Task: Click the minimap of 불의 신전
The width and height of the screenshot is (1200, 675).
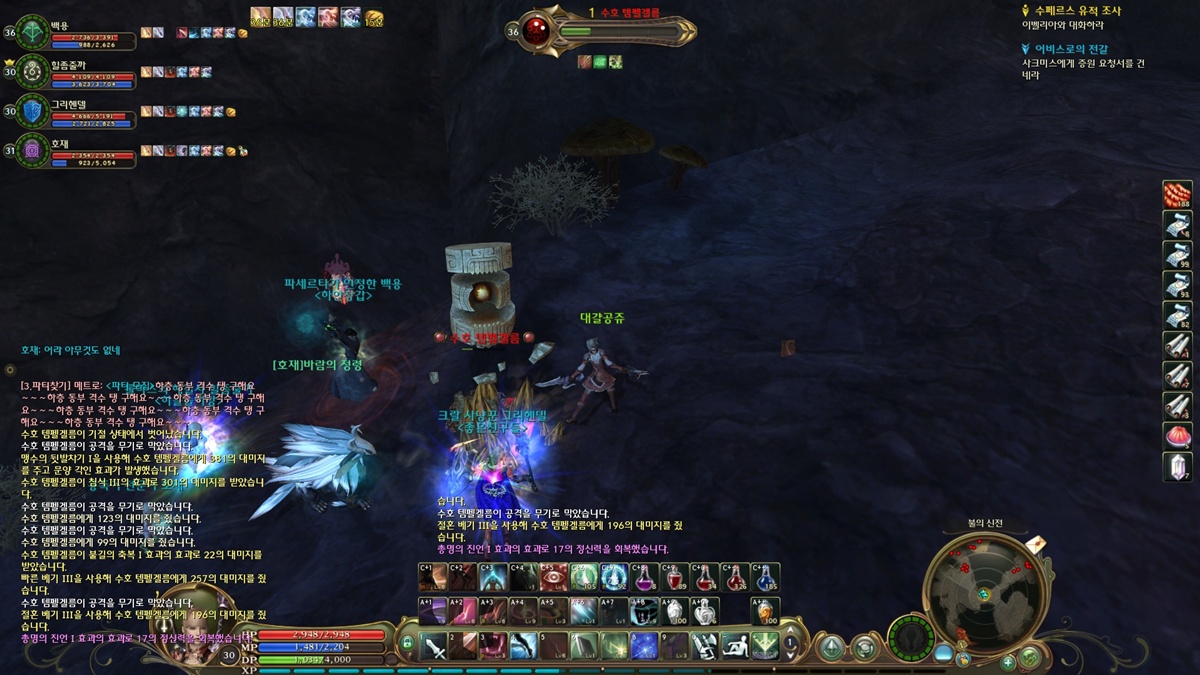Action: pos(984,593)
